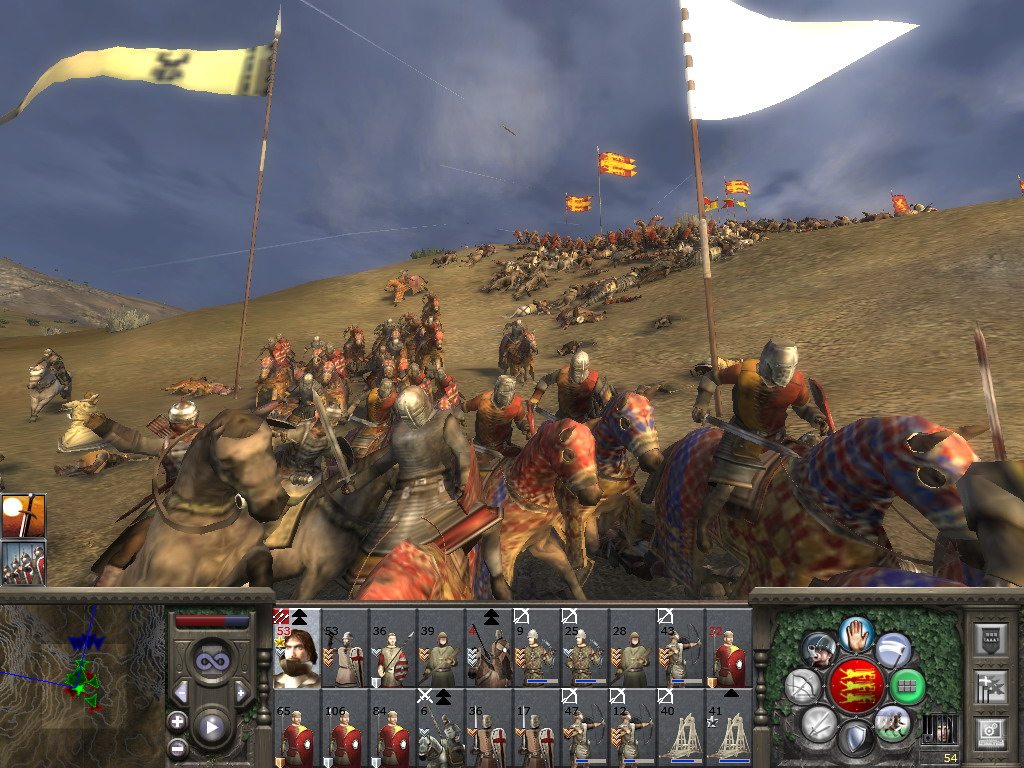Activate the horn-blowing rally ability
The width and height of the screenshot is (1024, 768).
[x=819, y=649]
